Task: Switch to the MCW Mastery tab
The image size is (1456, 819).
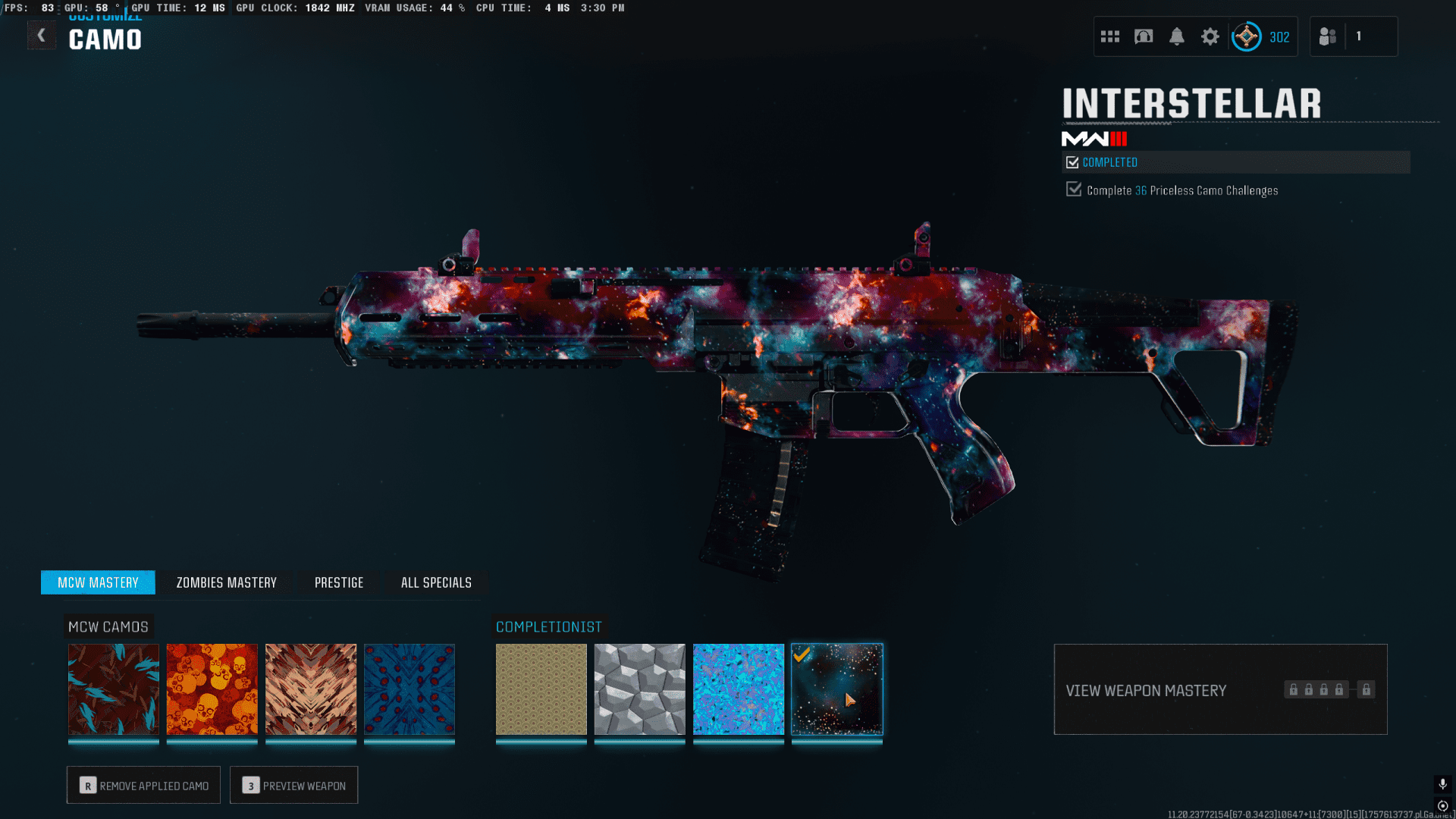Action: pyautogui.click(x=98, y=582)
